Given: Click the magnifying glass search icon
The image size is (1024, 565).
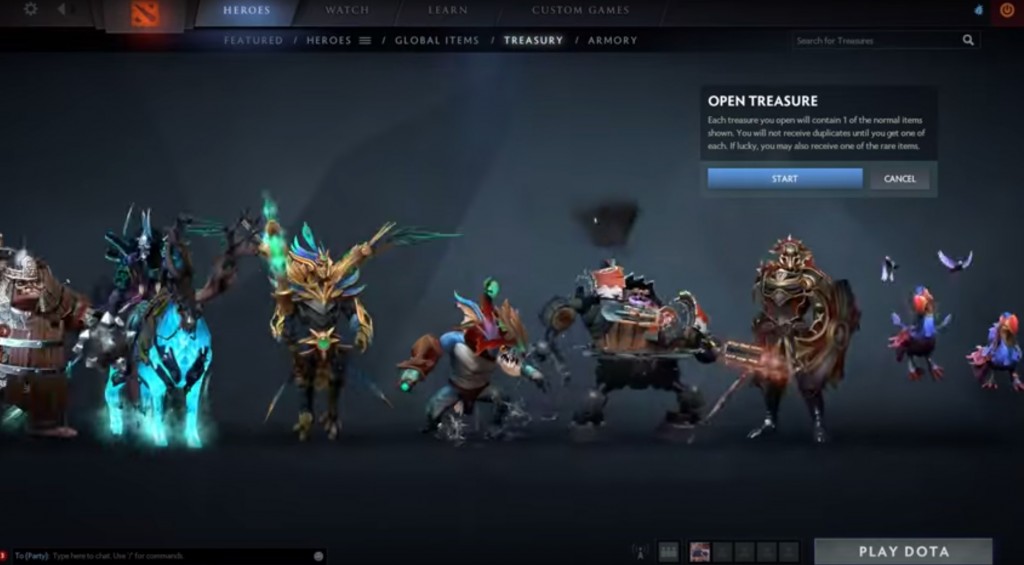Looking at the screenshot, I should coord(968,40).
